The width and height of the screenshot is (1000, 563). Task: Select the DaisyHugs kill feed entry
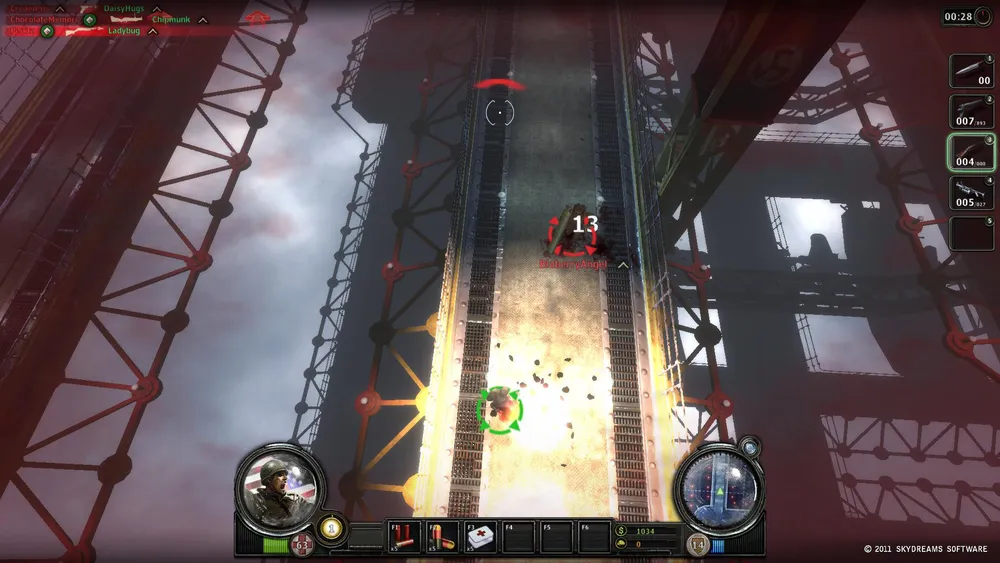[124, 9]
